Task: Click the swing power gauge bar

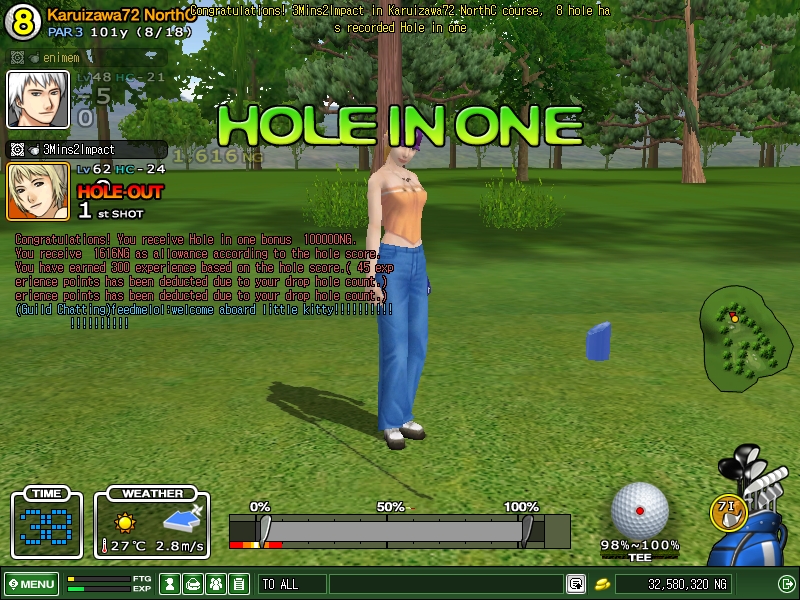Action: click(x=398, y=530)
